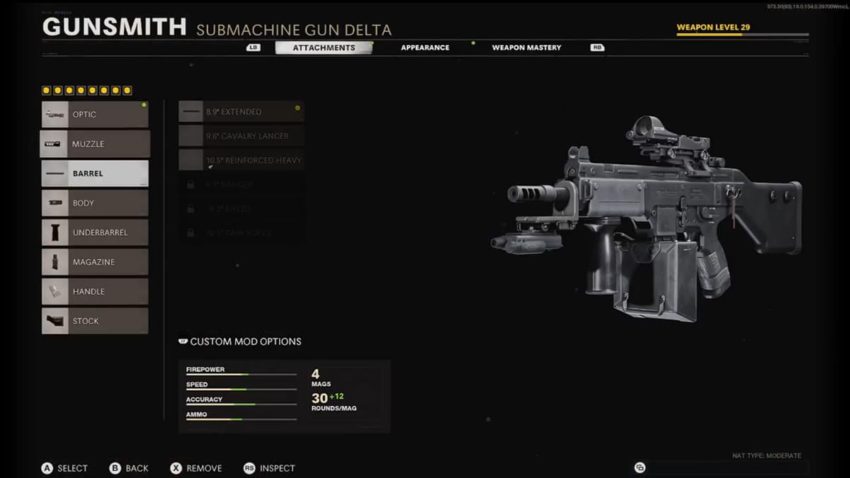Go to the Weapon Mastery tab

(526, 47)
